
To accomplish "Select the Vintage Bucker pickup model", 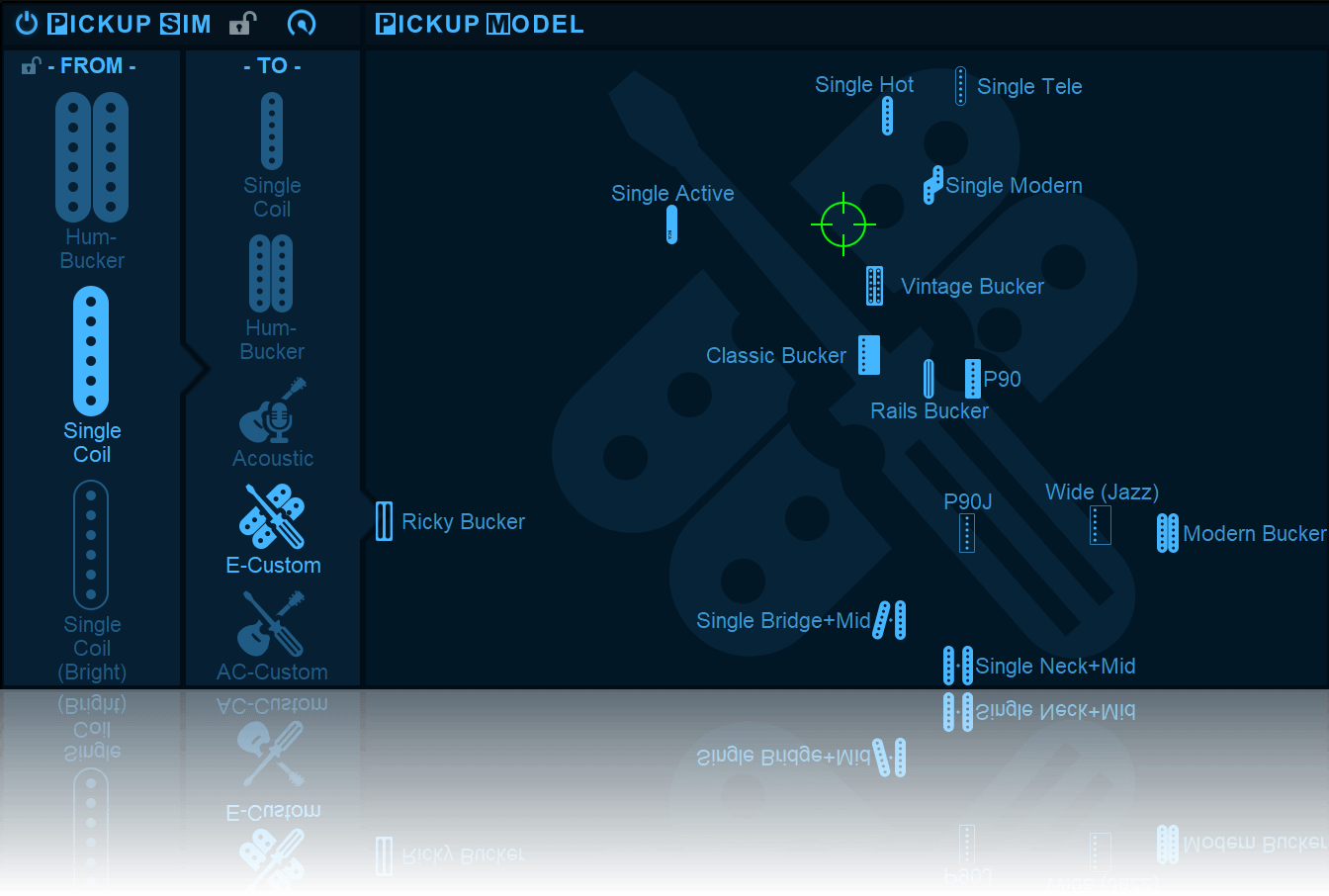I will [x=874, y=285].
